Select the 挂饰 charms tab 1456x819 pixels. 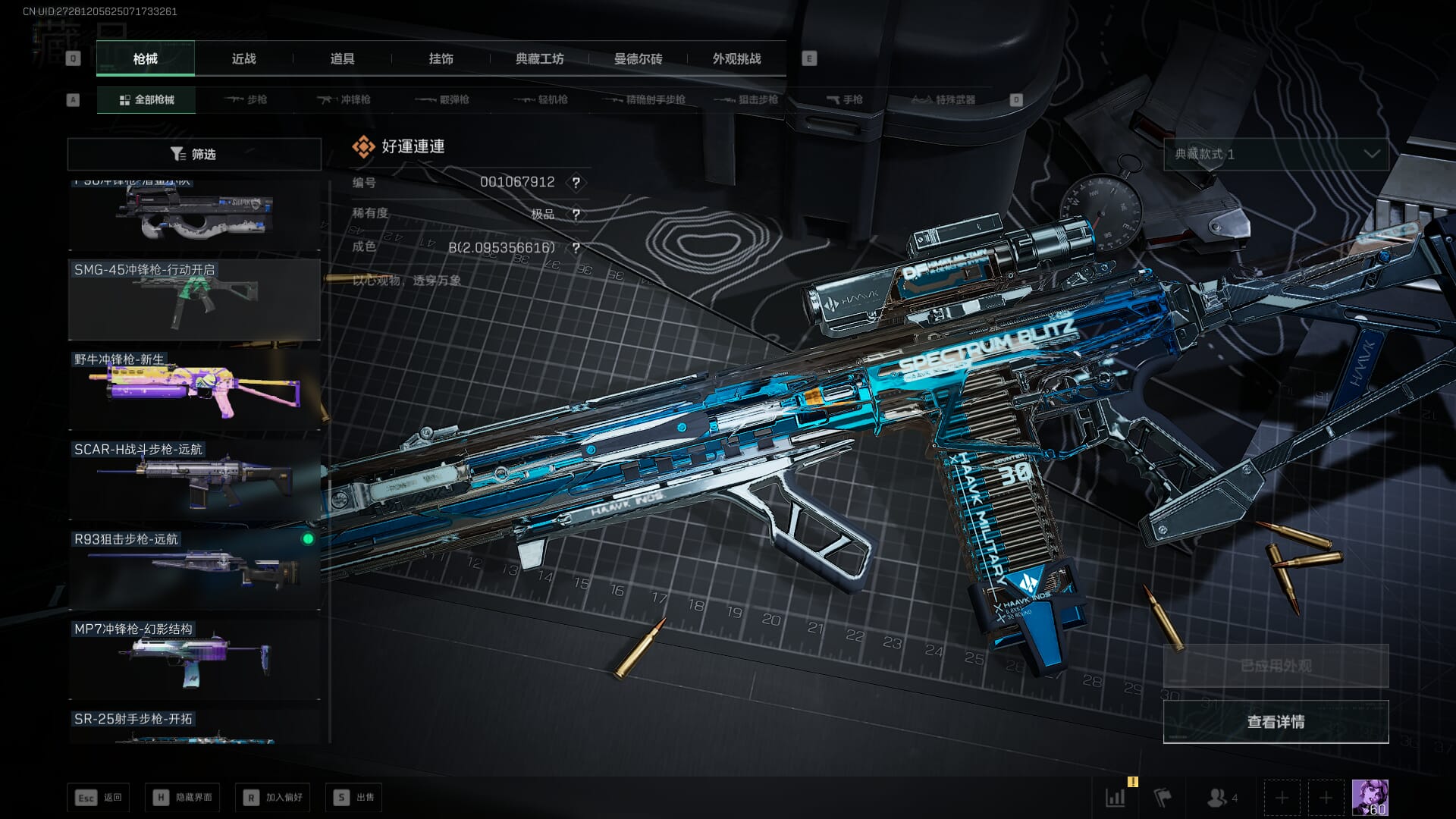click(441, 58)
